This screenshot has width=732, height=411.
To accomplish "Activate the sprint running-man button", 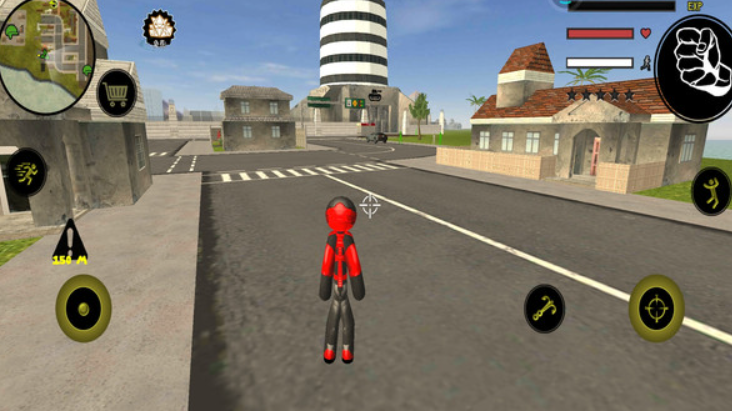I will pos(26,171).
